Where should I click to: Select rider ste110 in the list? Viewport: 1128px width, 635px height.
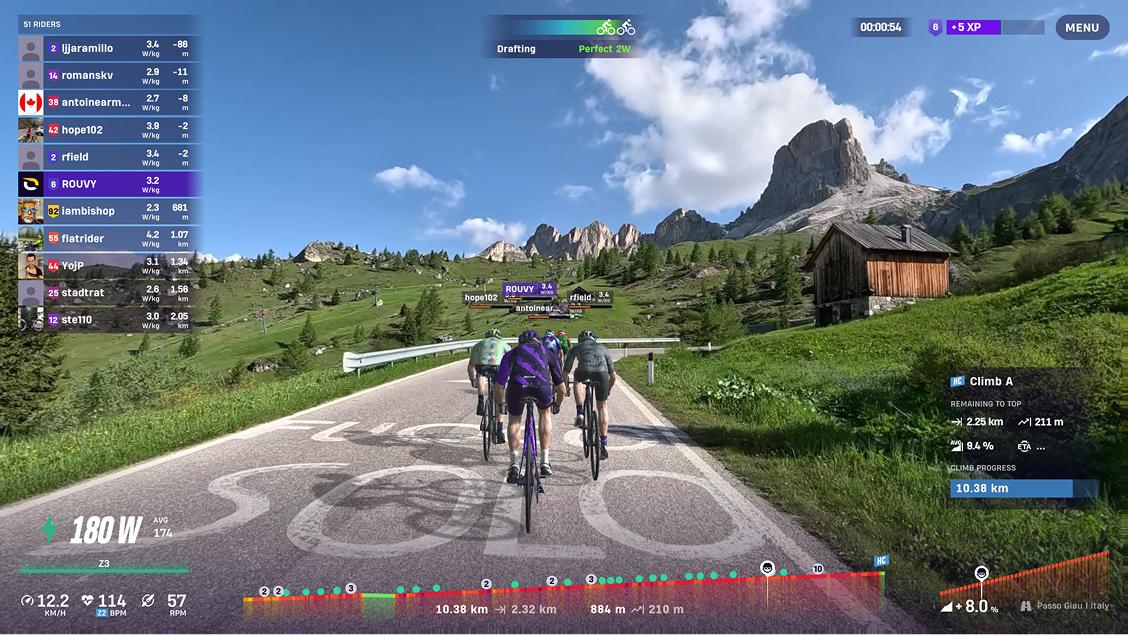[110, 320]
